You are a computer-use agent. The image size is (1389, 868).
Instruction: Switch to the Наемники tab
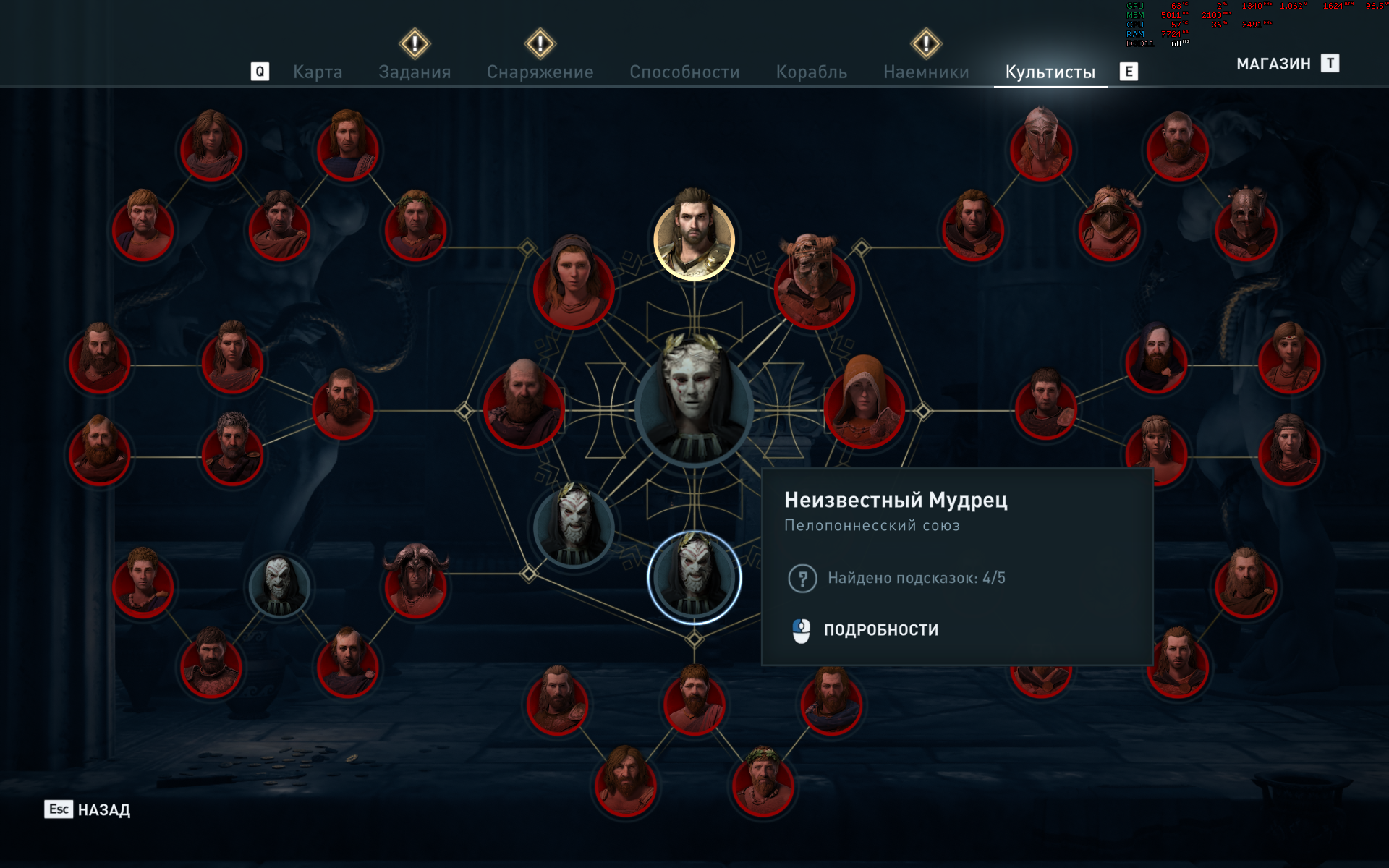pyautogui.click(x=926, y=72)
